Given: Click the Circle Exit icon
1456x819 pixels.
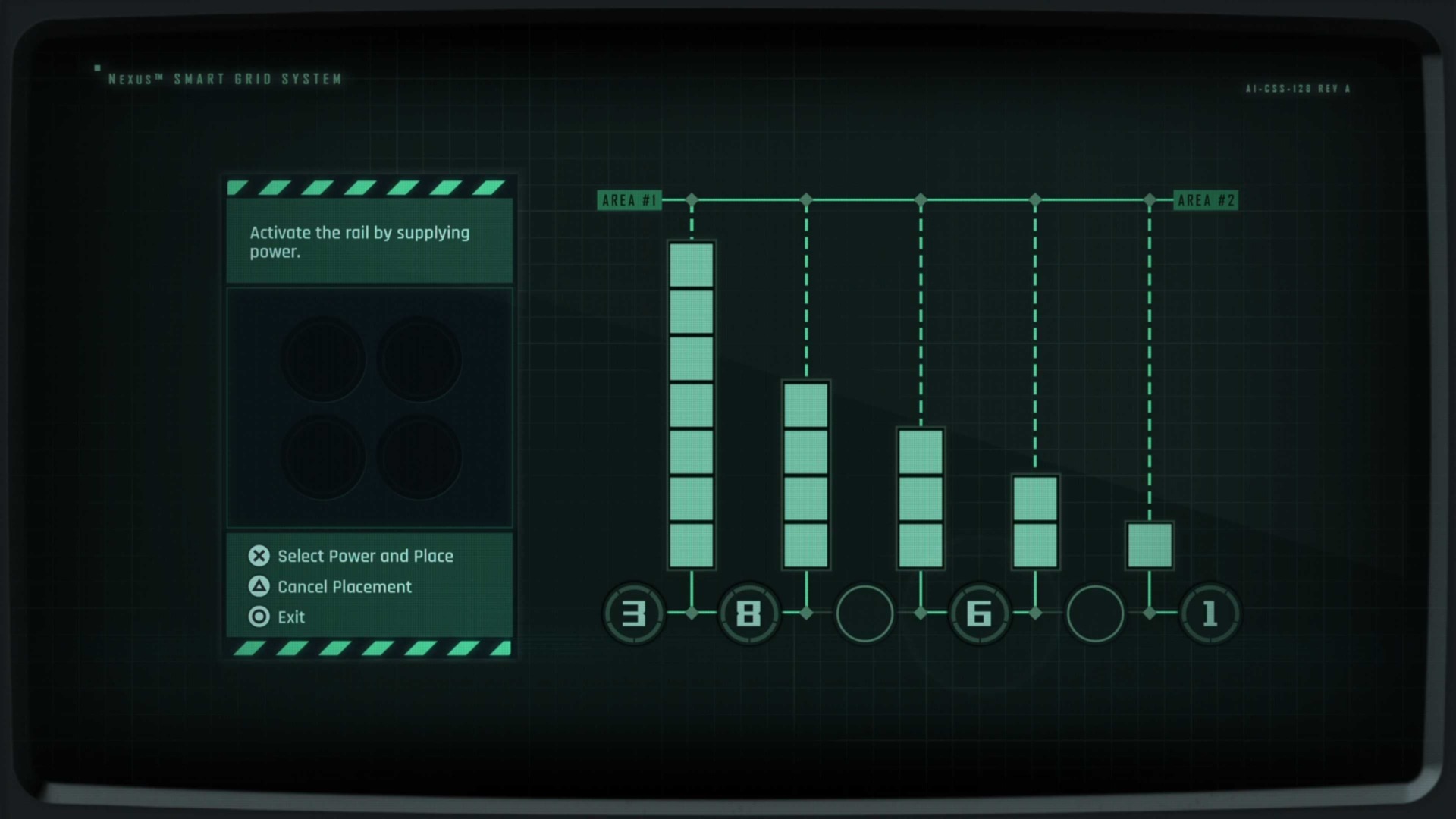Looking at the screenshot, I should (259, 617).
